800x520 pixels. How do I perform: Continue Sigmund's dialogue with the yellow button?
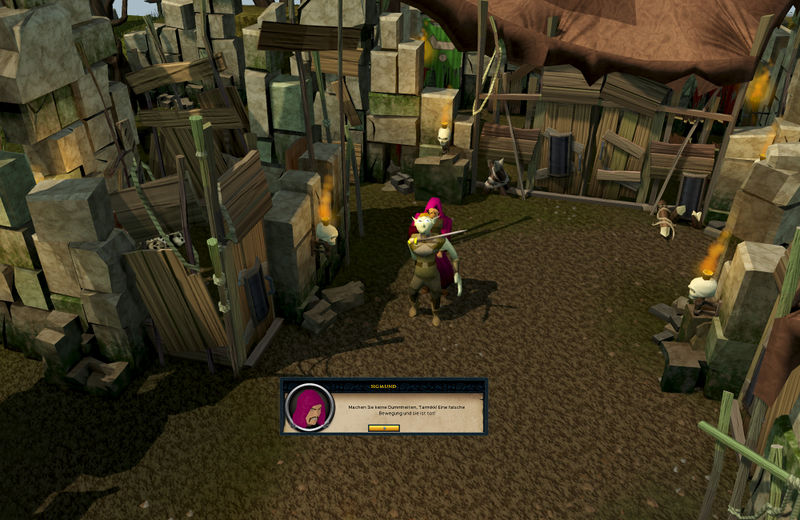coord(383,427)
